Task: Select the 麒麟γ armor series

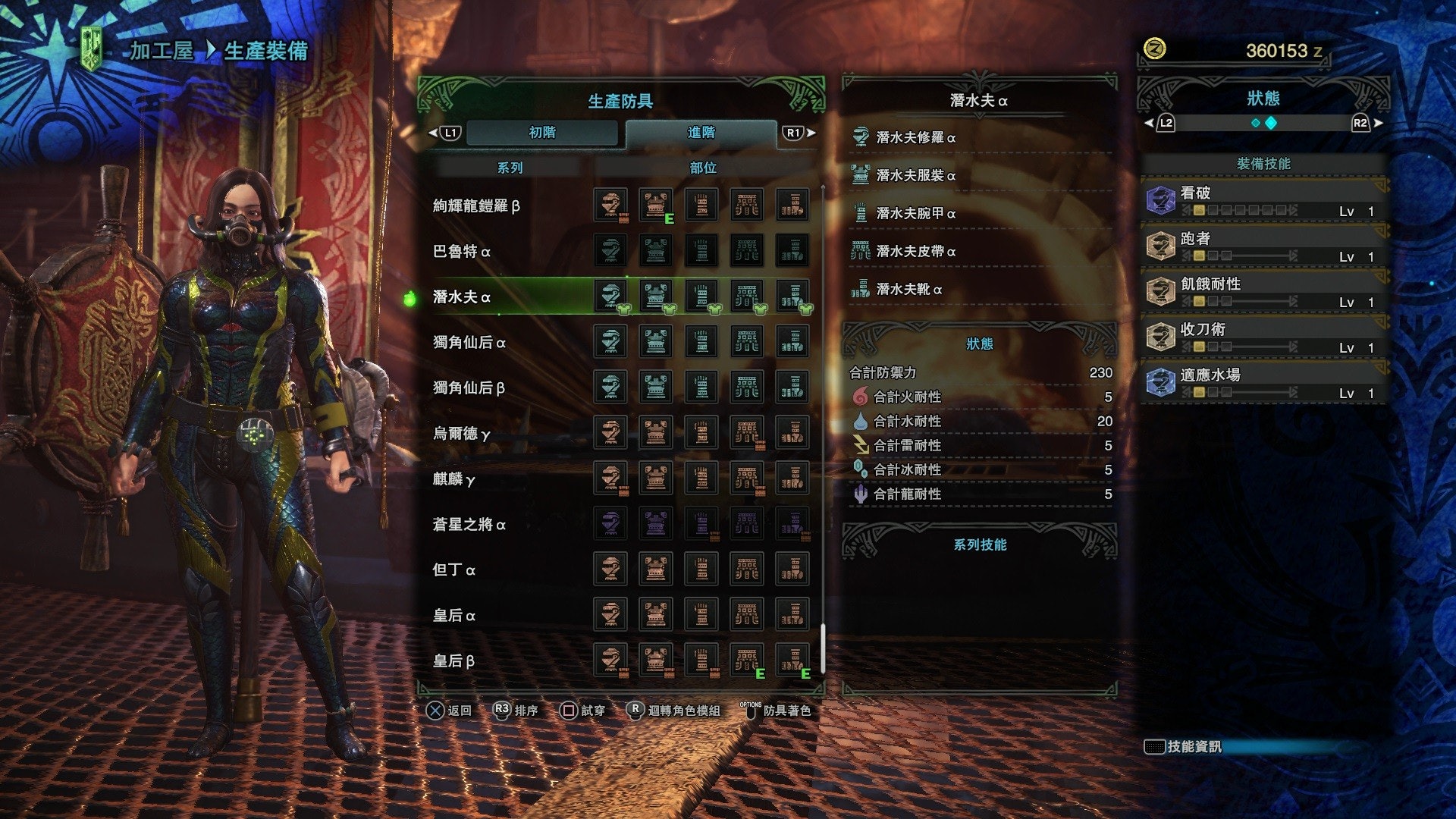Action: [453, 479]
